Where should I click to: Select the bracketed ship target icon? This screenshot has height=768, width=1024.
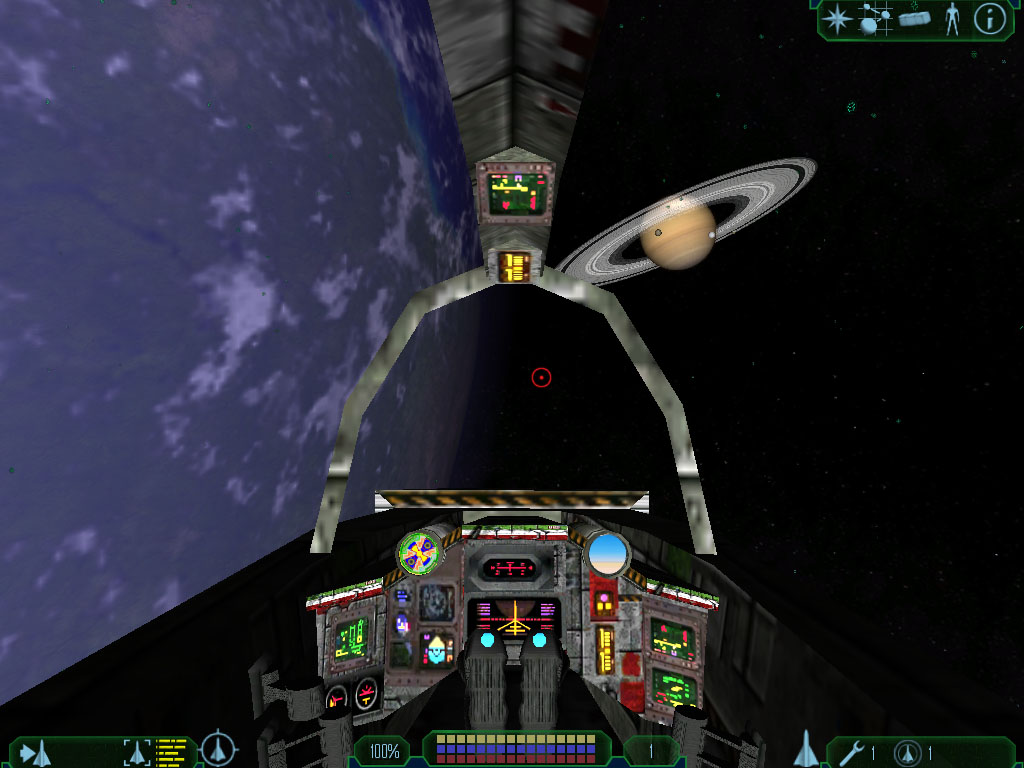pyautogui.click(x=137, y=752)
